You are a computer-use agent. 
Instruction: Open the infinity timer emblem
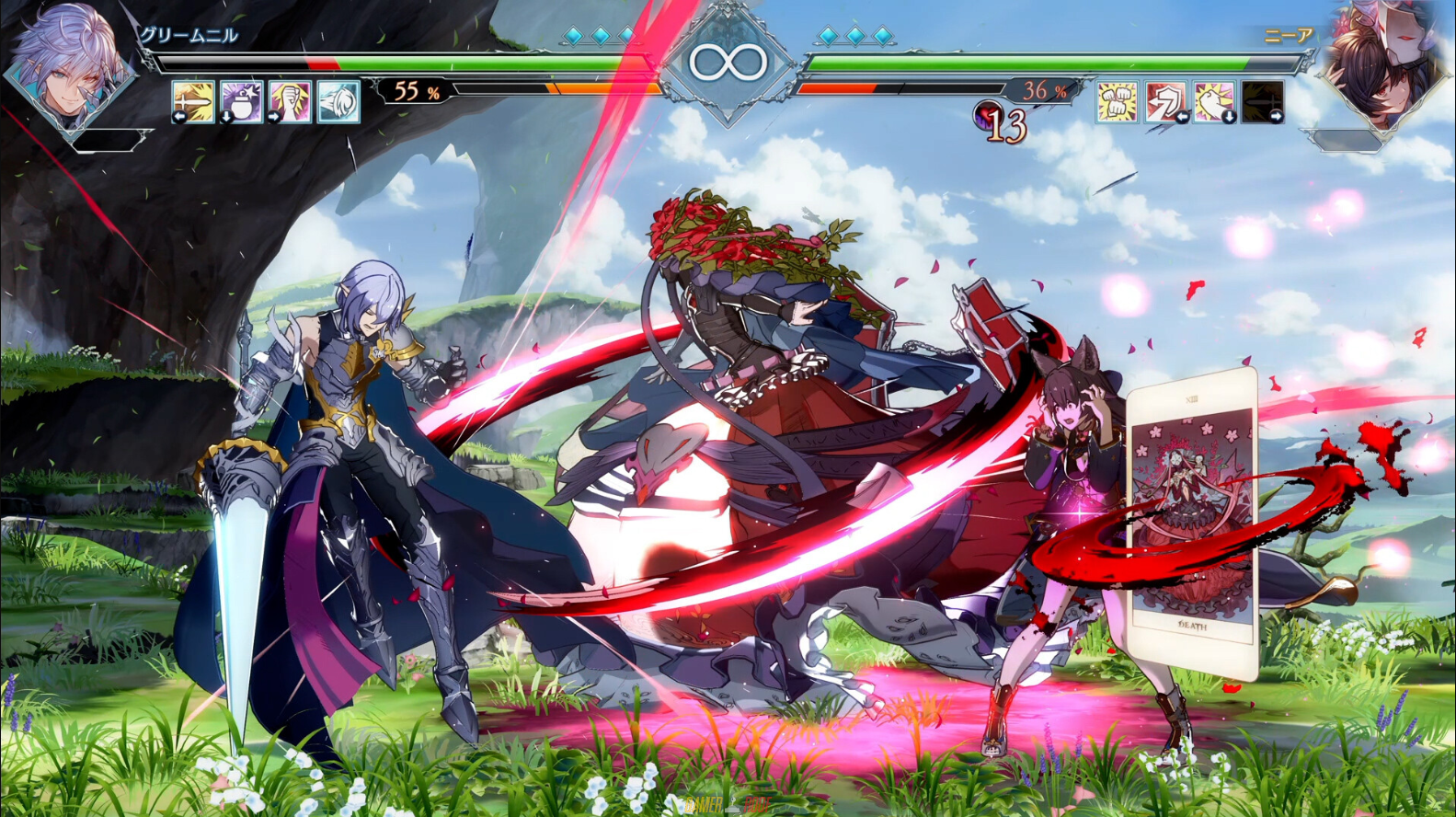point(727,60)
